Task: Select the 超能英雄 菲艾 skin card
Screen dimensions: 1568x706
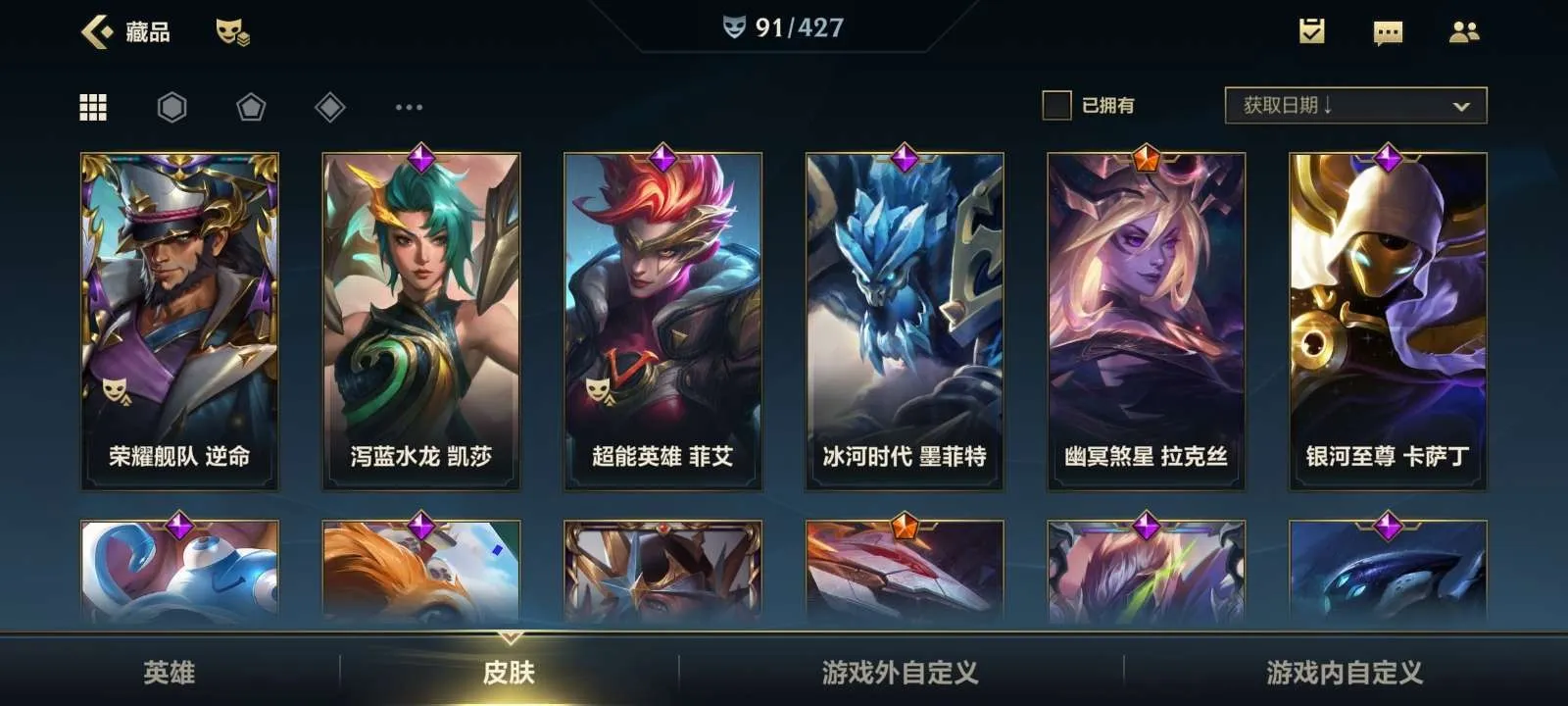Action: [x=662, y=321]
